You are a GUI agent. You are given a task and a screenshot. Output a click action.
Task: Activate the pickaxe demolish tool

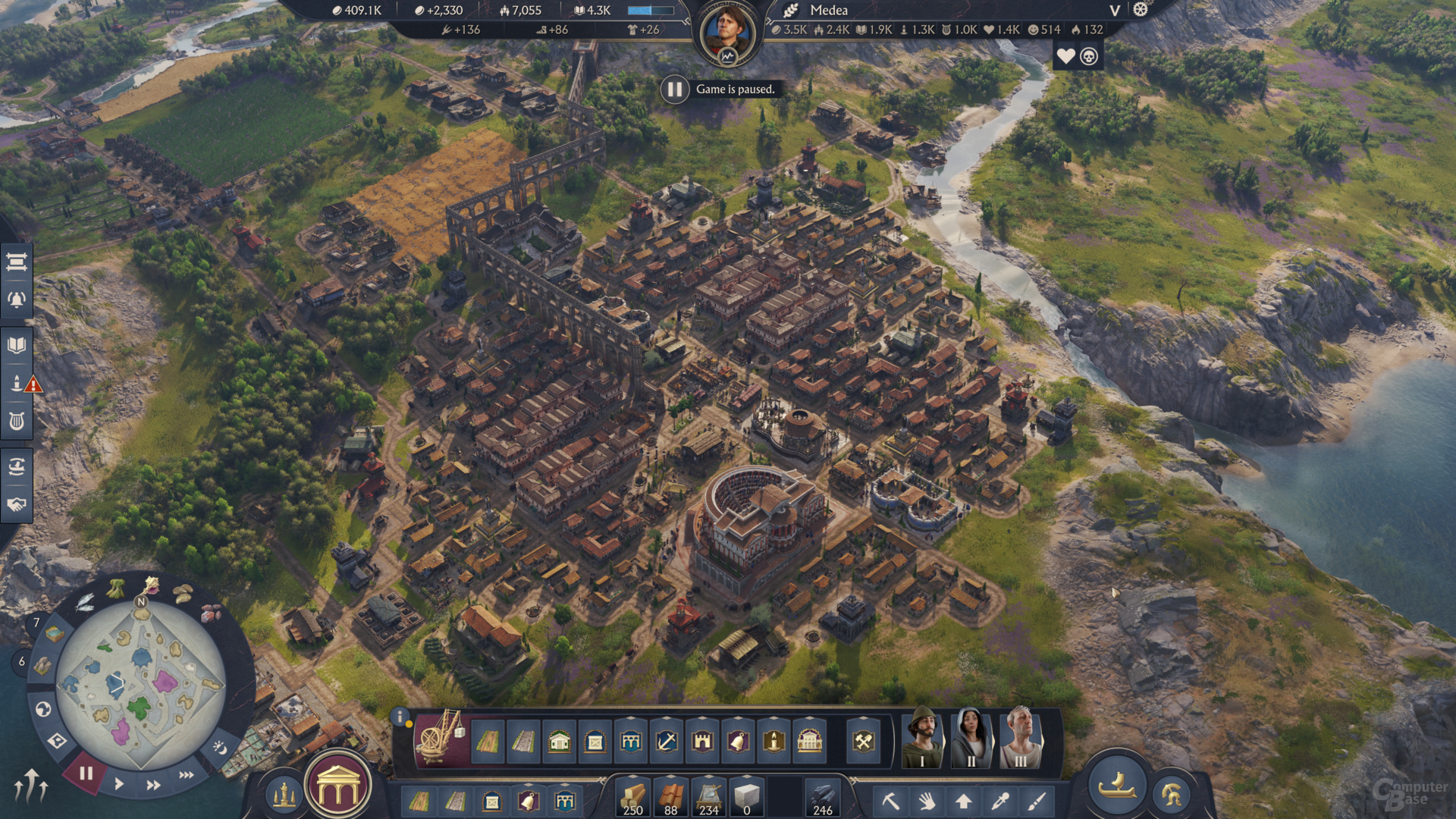click(x=890, y=801)
